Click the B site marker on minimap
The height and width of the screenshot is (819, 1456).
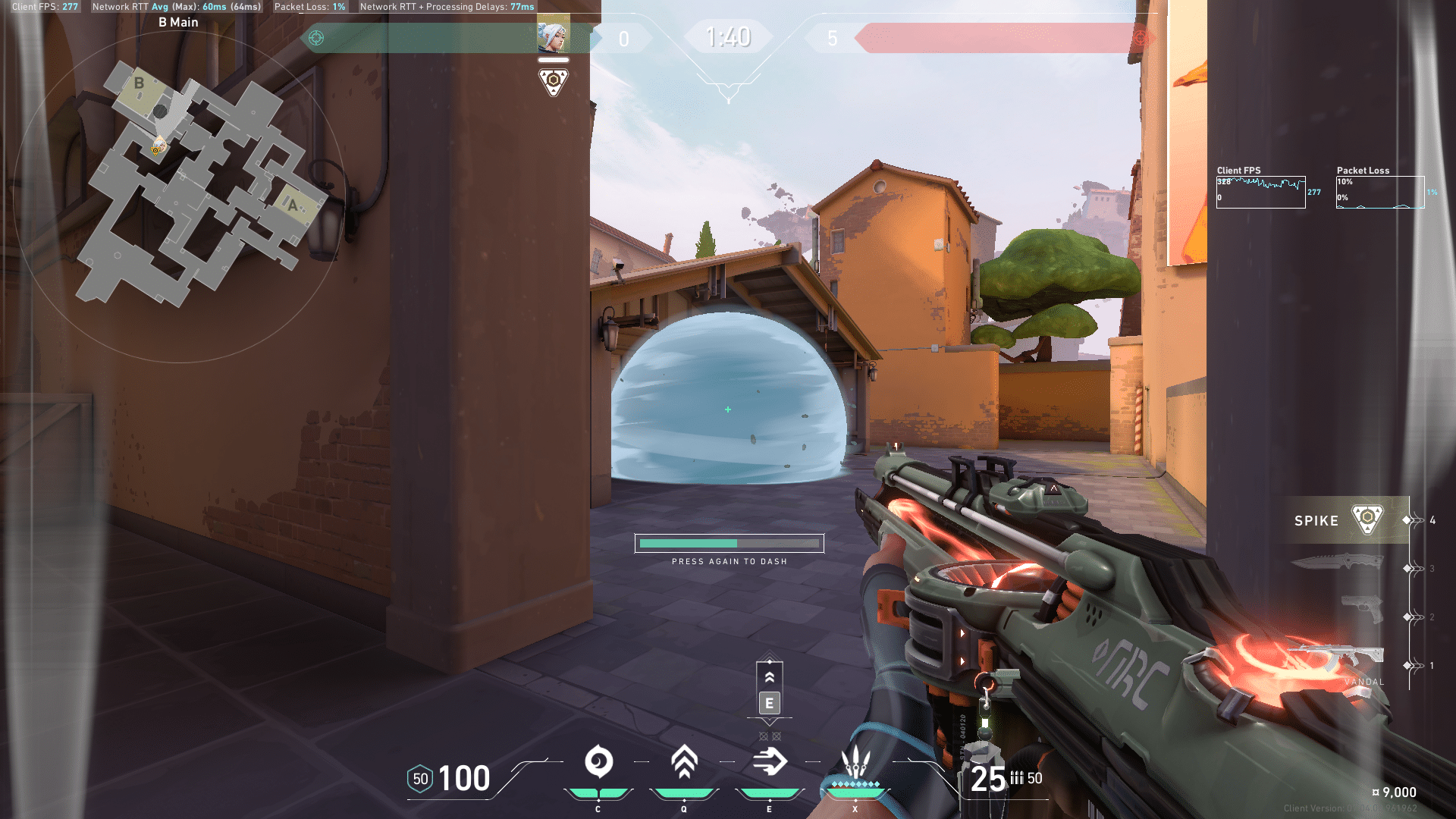click(x=139, y=83)
